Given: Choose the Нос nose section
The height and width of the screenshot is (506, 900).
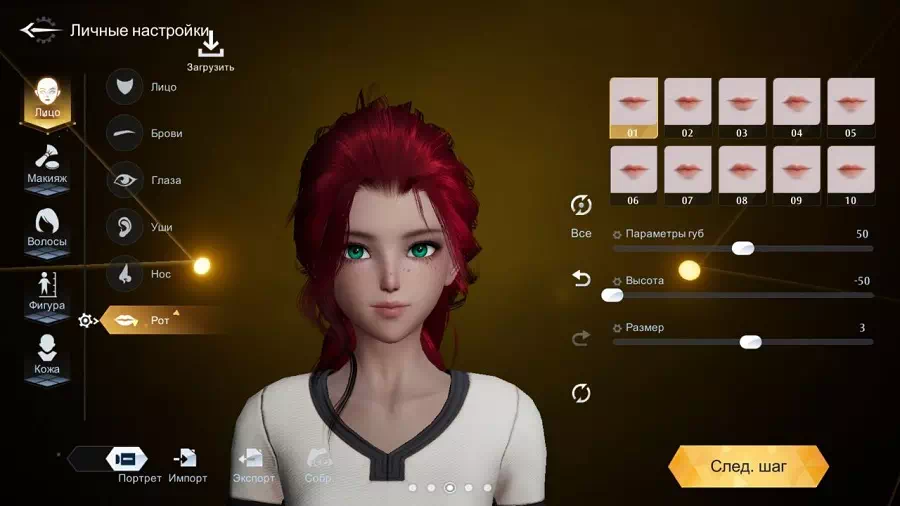Looking at the screenshot, I should (144, 273).
